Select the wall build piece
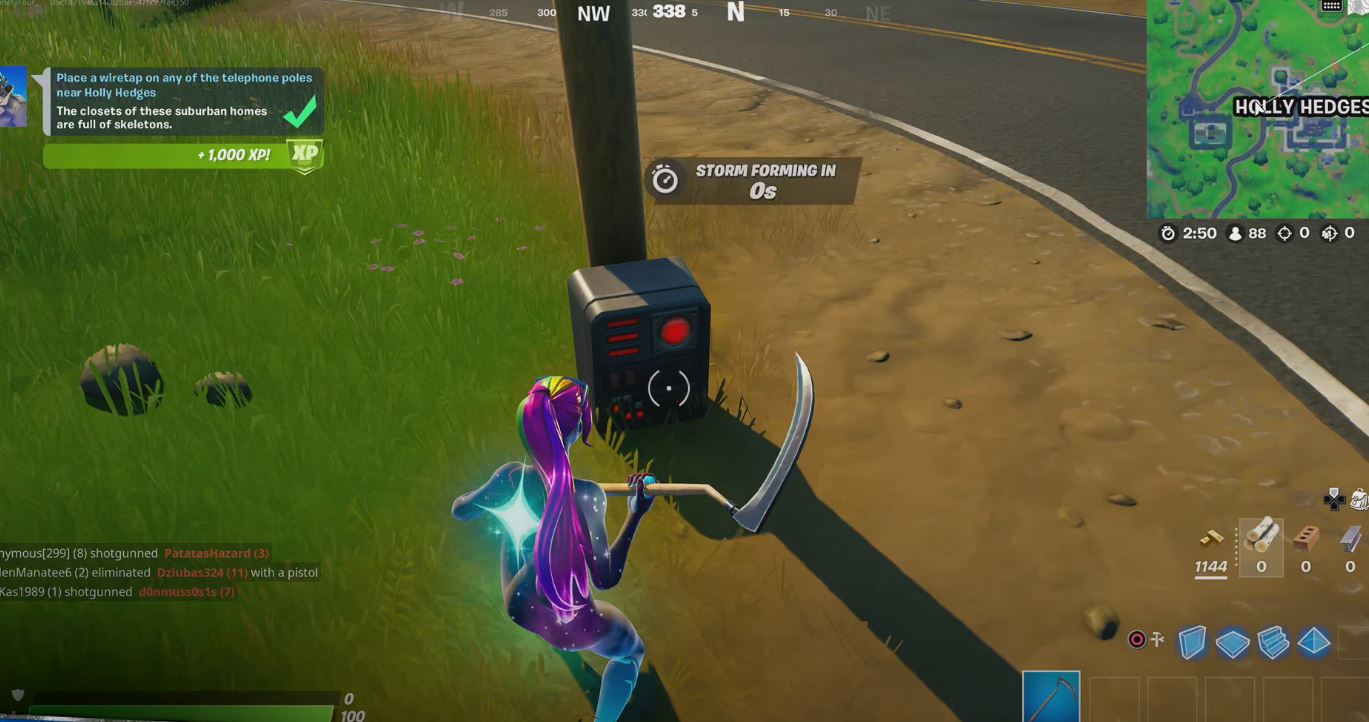The width and height of the screenshot is (1369, 722). pos(1192,642)
